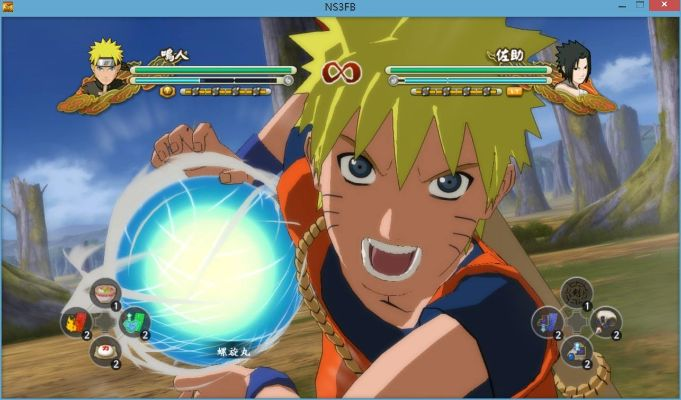This screenshot has width=681, height=400.
Task: Choose the blue orb item slot
Action: click(x=574, y=348)
